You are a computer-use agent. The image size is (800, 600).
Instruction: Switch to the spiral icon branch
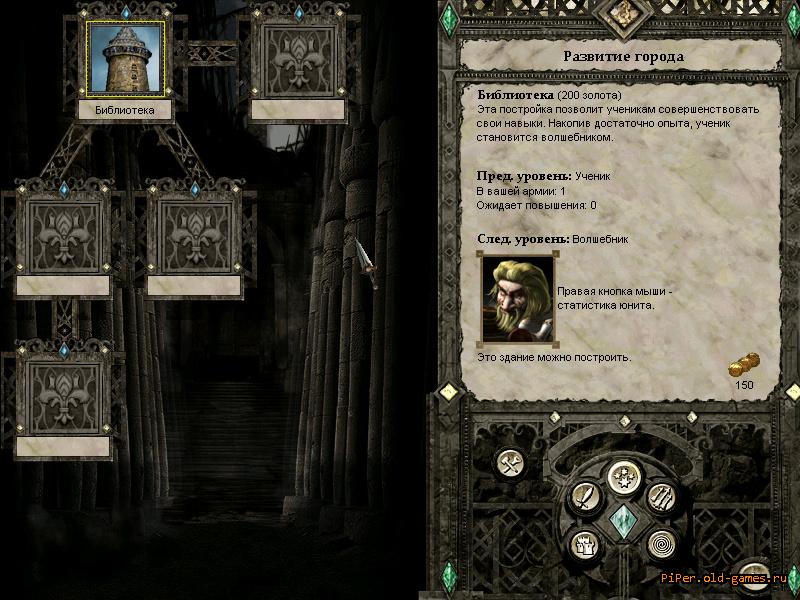coord(662,543)
